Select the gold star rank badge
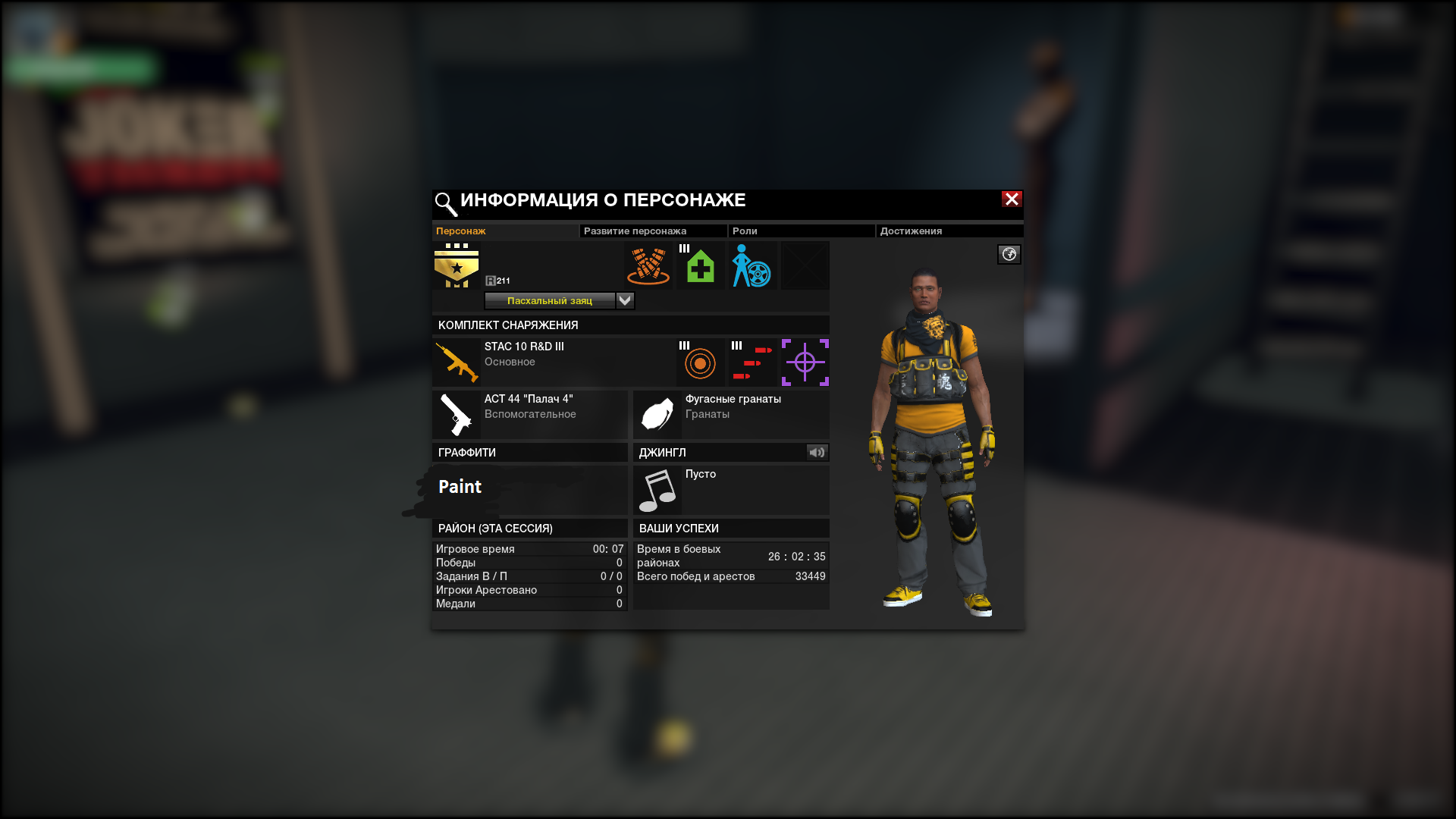 pos(457,266)
